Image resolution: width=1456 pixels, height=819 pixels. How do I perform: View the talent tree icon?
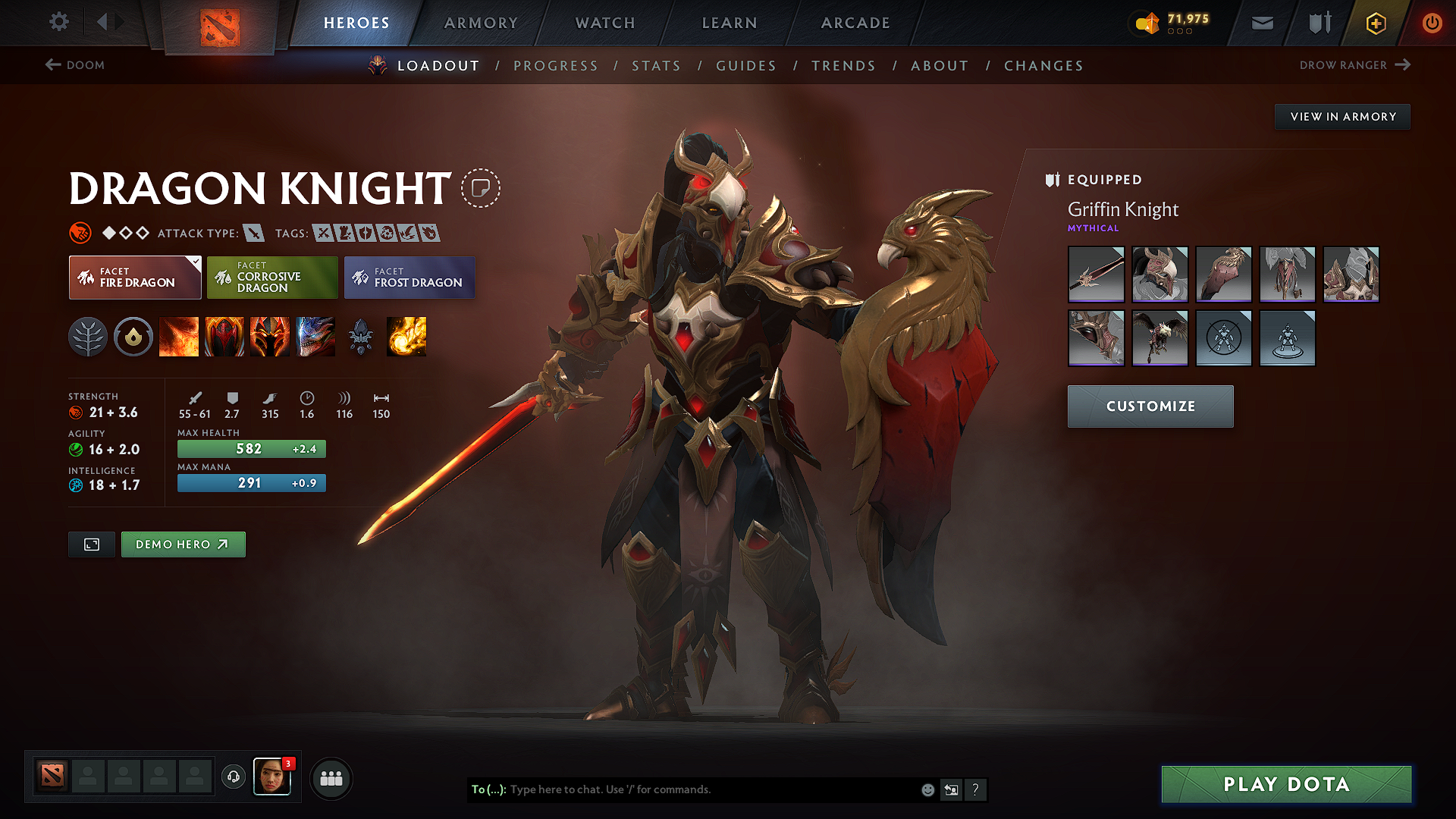pyautogui.click(x=89, y=337)
